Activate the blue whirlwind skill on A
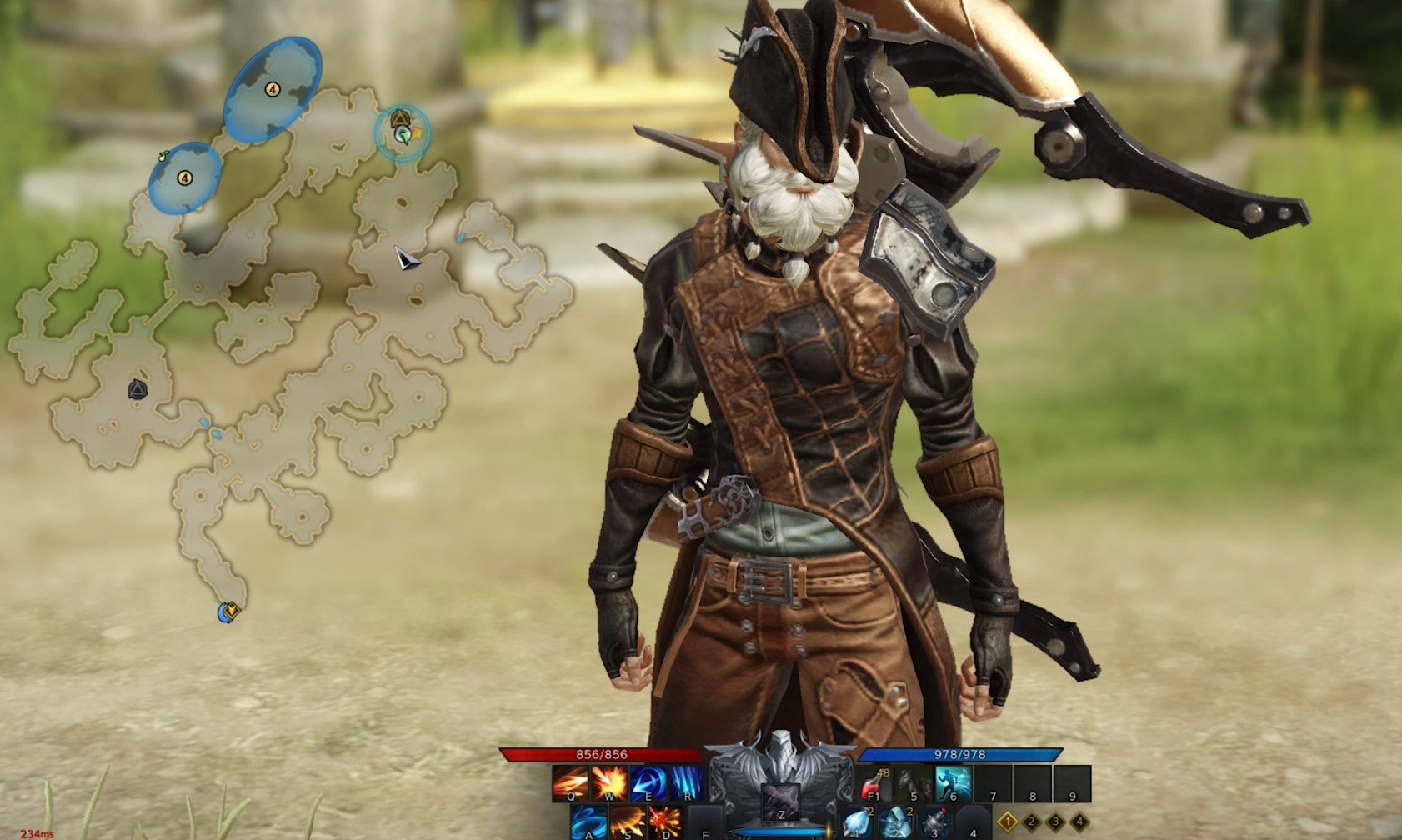Screen dimensions: 1402x840 click(x=589, y=822)
